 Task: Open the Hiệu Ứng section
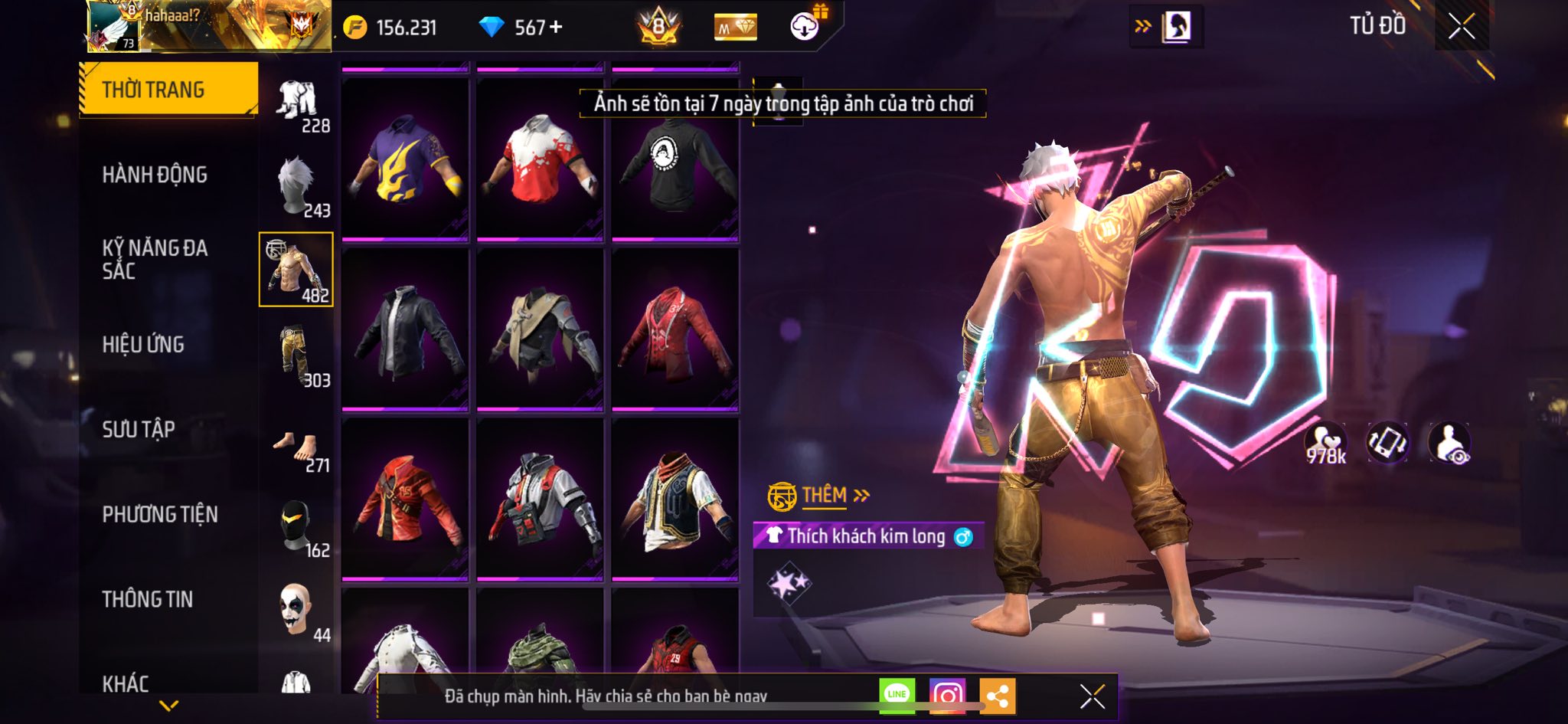click(x=143, y=345)
